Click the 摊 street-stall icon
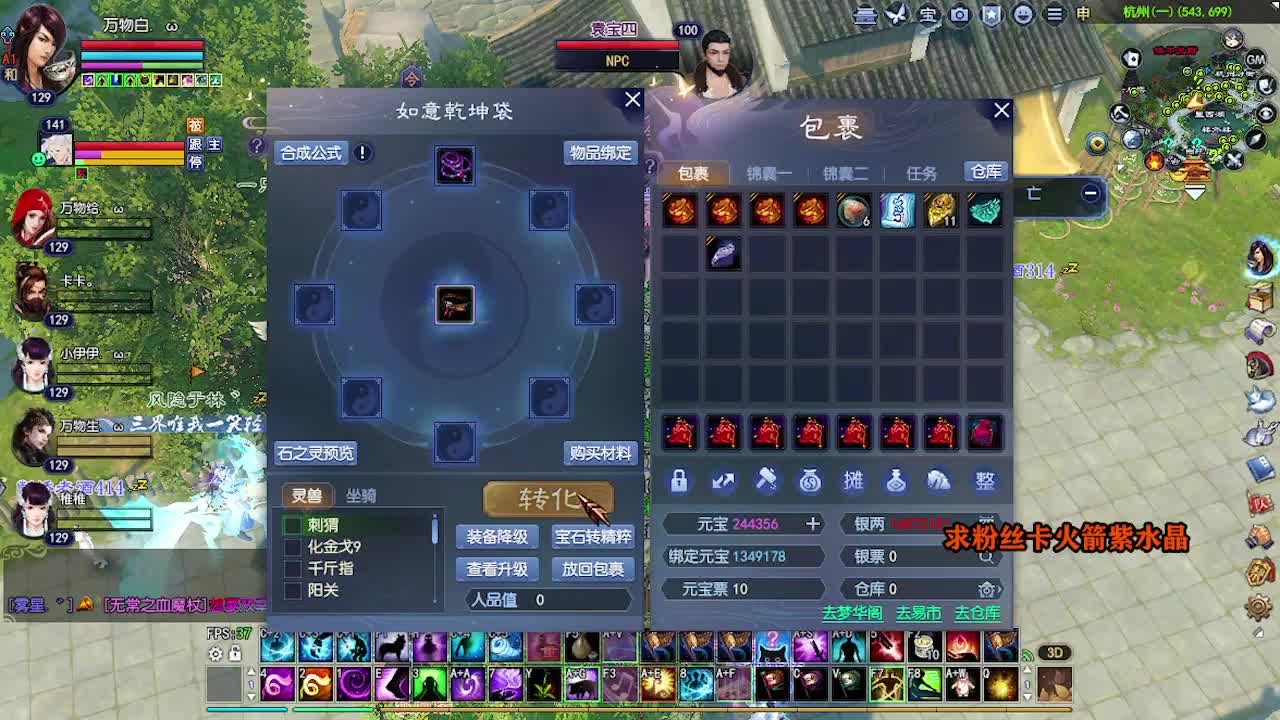 [x=853, y=481]
